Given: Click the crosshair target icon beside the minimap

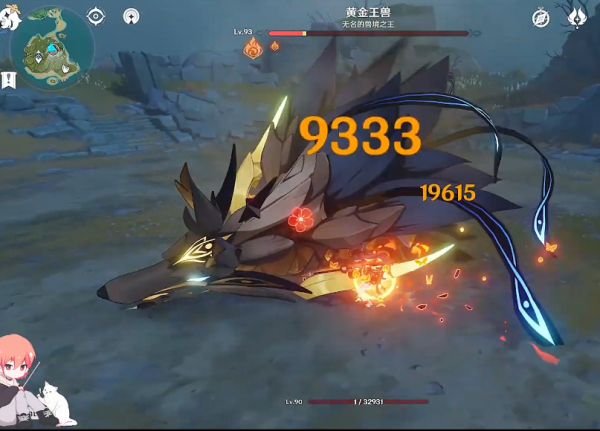Looking at the screenshot, I should tap(96, 16).
